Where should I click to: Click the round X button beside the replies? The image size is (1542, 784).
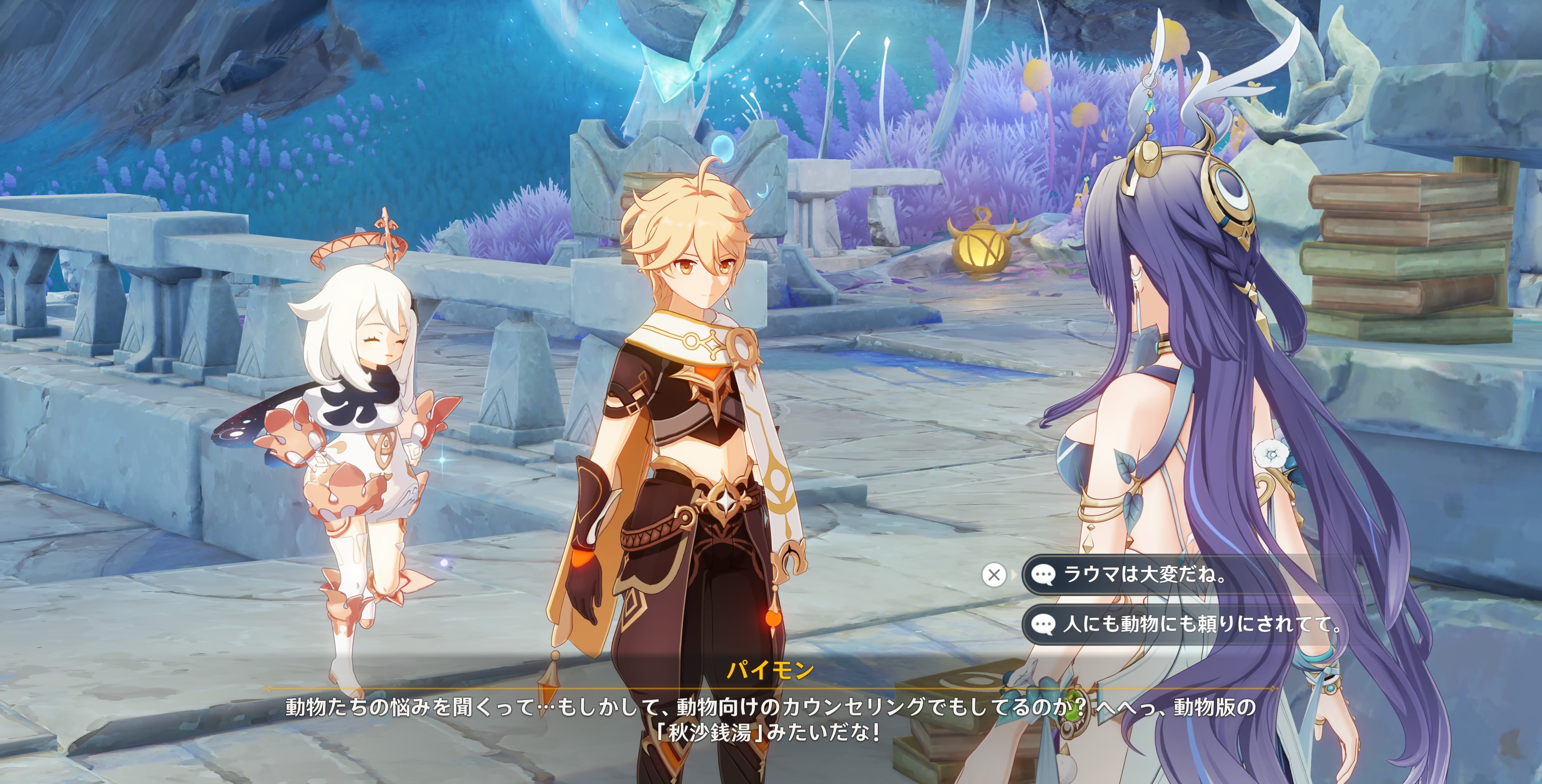click(994, 575)
